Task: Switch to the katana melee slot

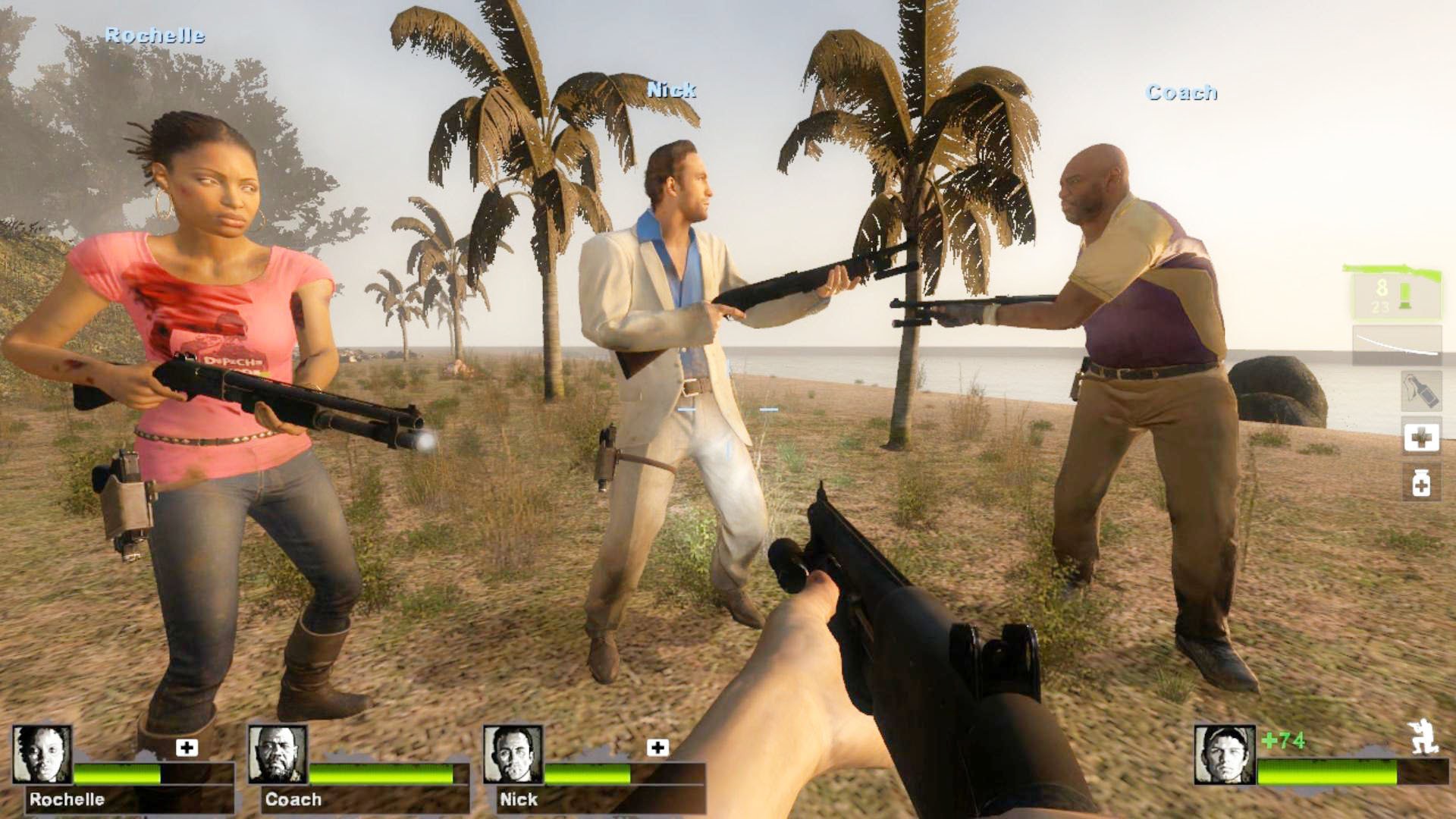Action: pos(1397,344)
